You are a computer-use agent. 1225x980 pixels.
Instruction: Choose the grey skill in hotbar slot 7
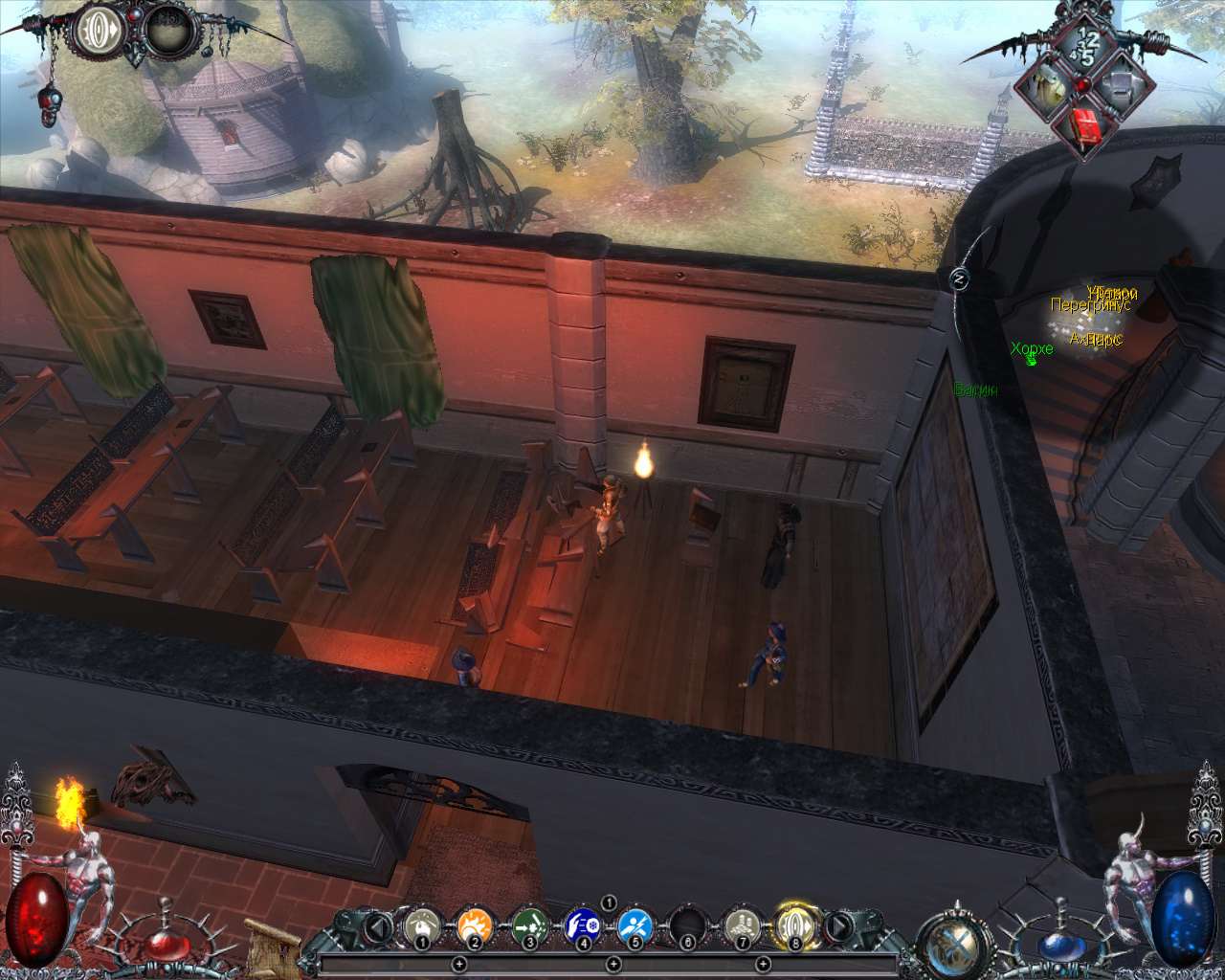[742, 926]
